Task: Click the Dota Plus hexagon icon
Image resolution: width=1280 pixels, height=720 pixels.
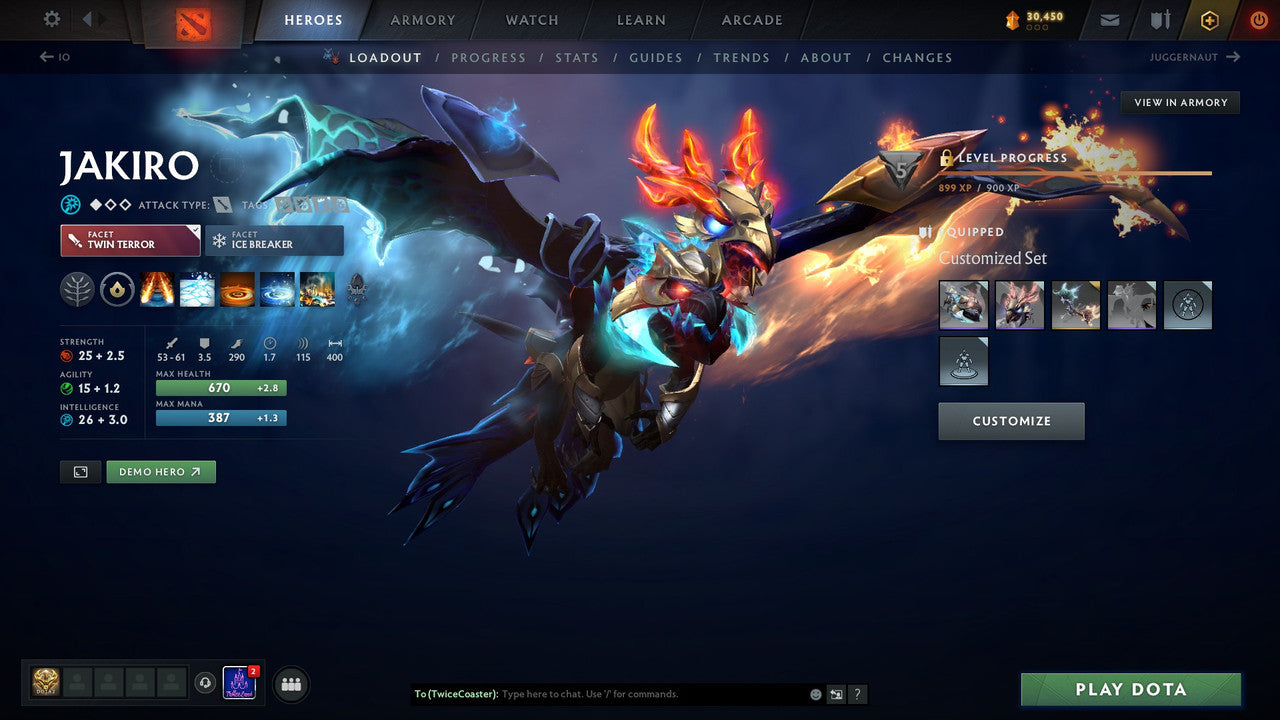Action: [1208, 19]
